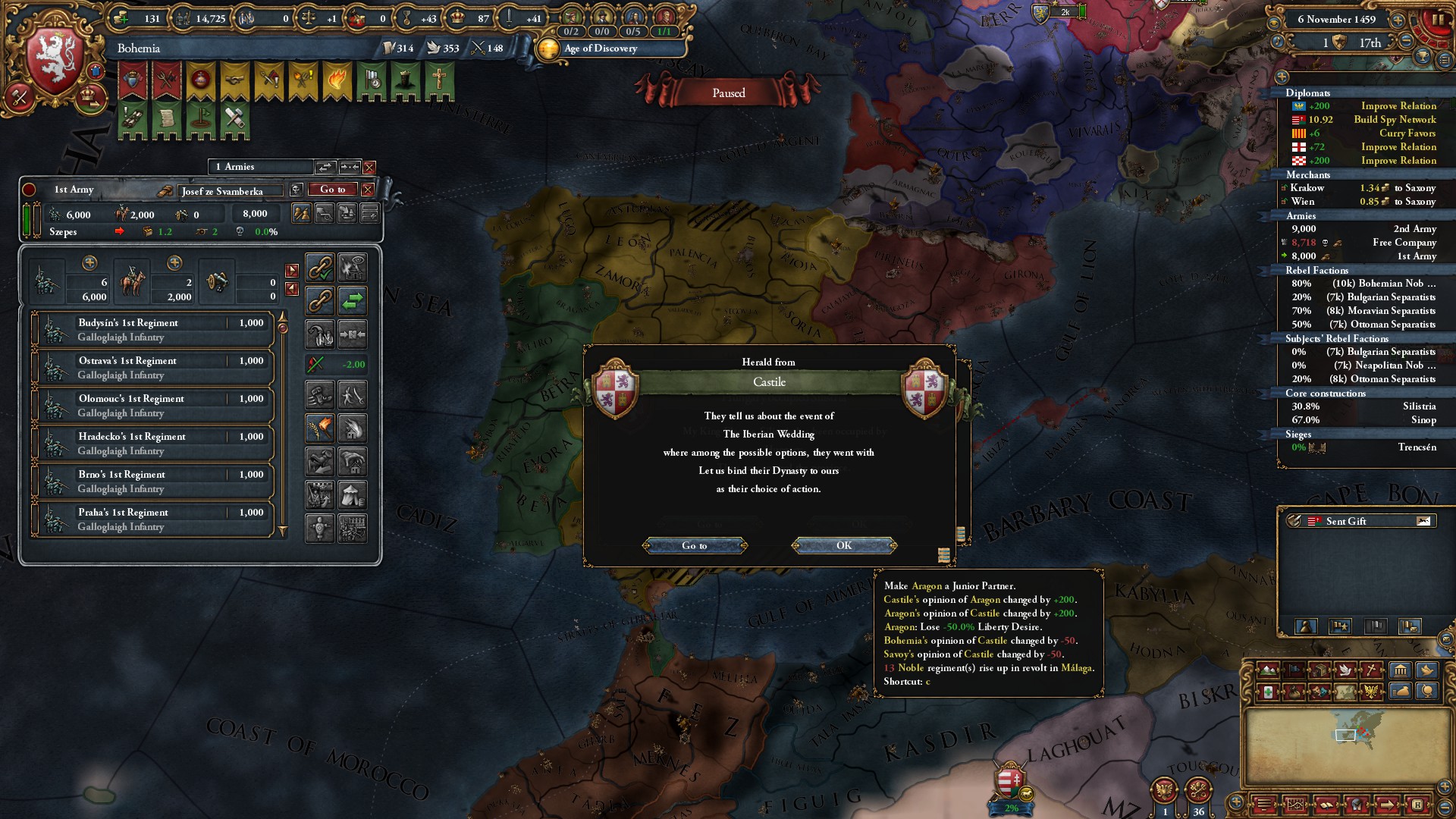
Task: Choose Go to in the herald popup
Action: click(x=694, y=545)
